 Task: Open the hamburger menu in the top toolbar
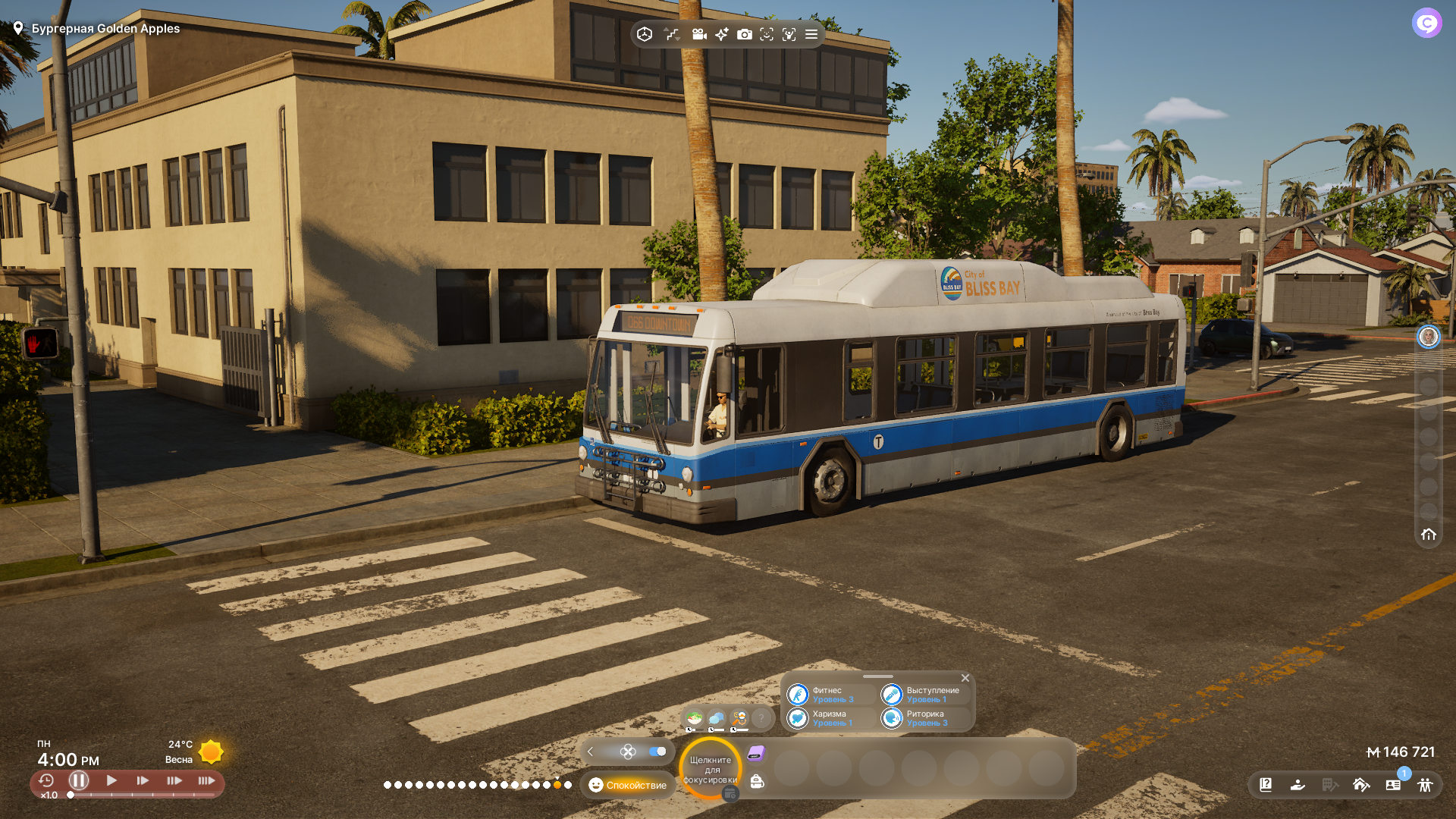click(811, 34)
